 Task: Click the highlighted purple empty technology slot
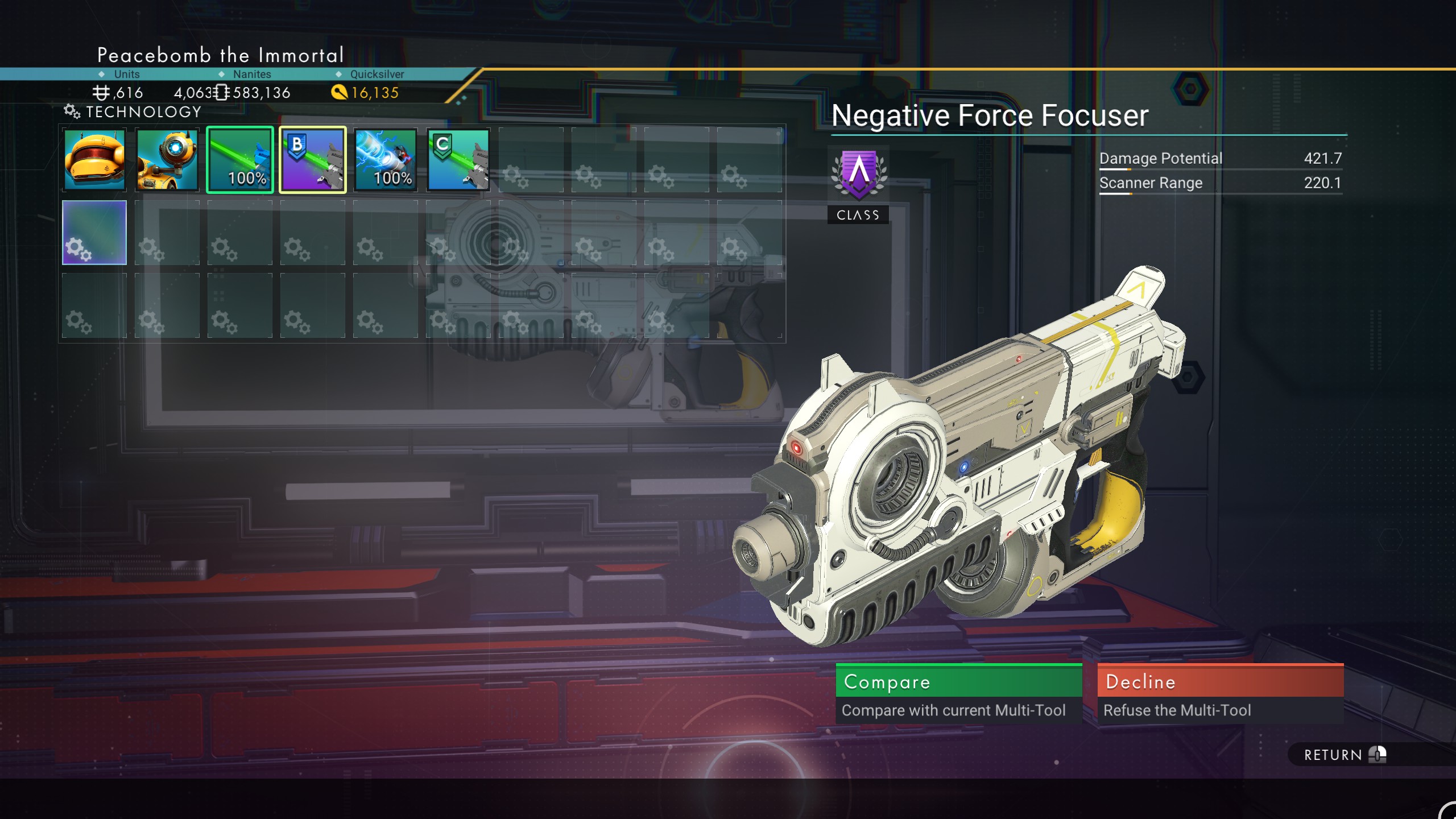94,233
